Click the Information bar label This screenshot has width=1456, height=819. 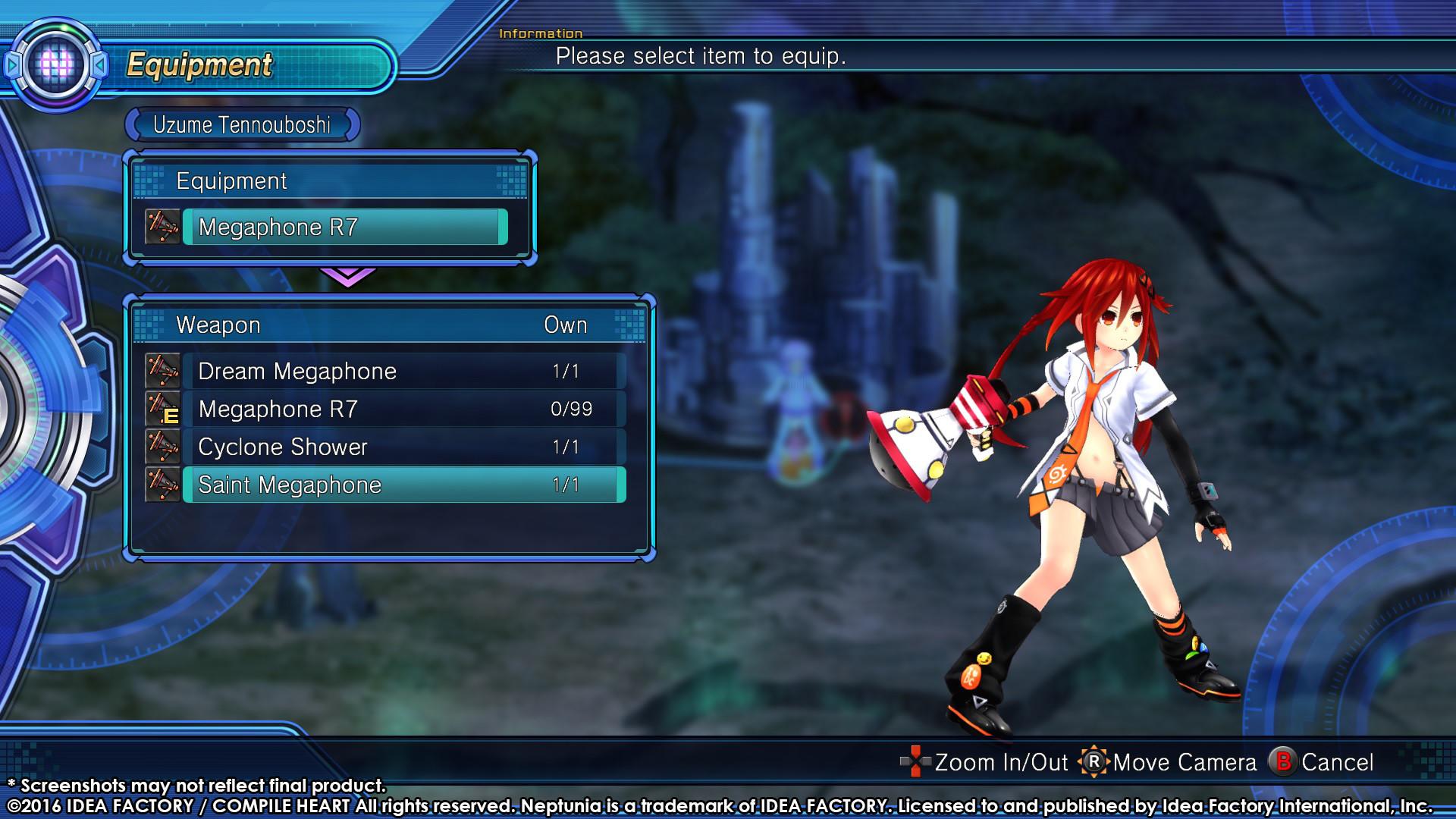pyautogui.click(x=540, y=33)
